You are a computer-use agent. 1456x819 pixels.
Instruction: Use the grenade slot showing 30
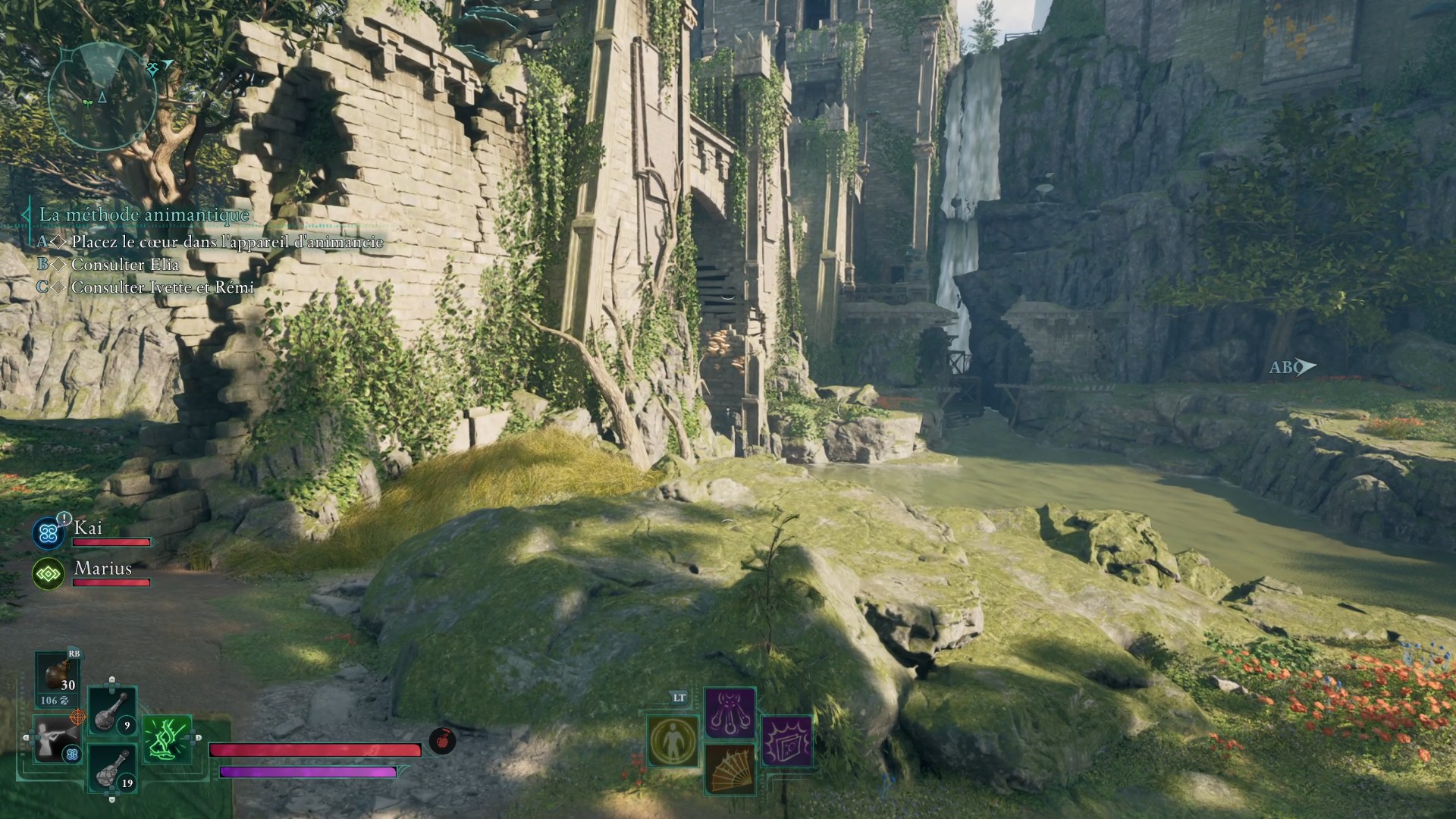(x=58, y=676)
